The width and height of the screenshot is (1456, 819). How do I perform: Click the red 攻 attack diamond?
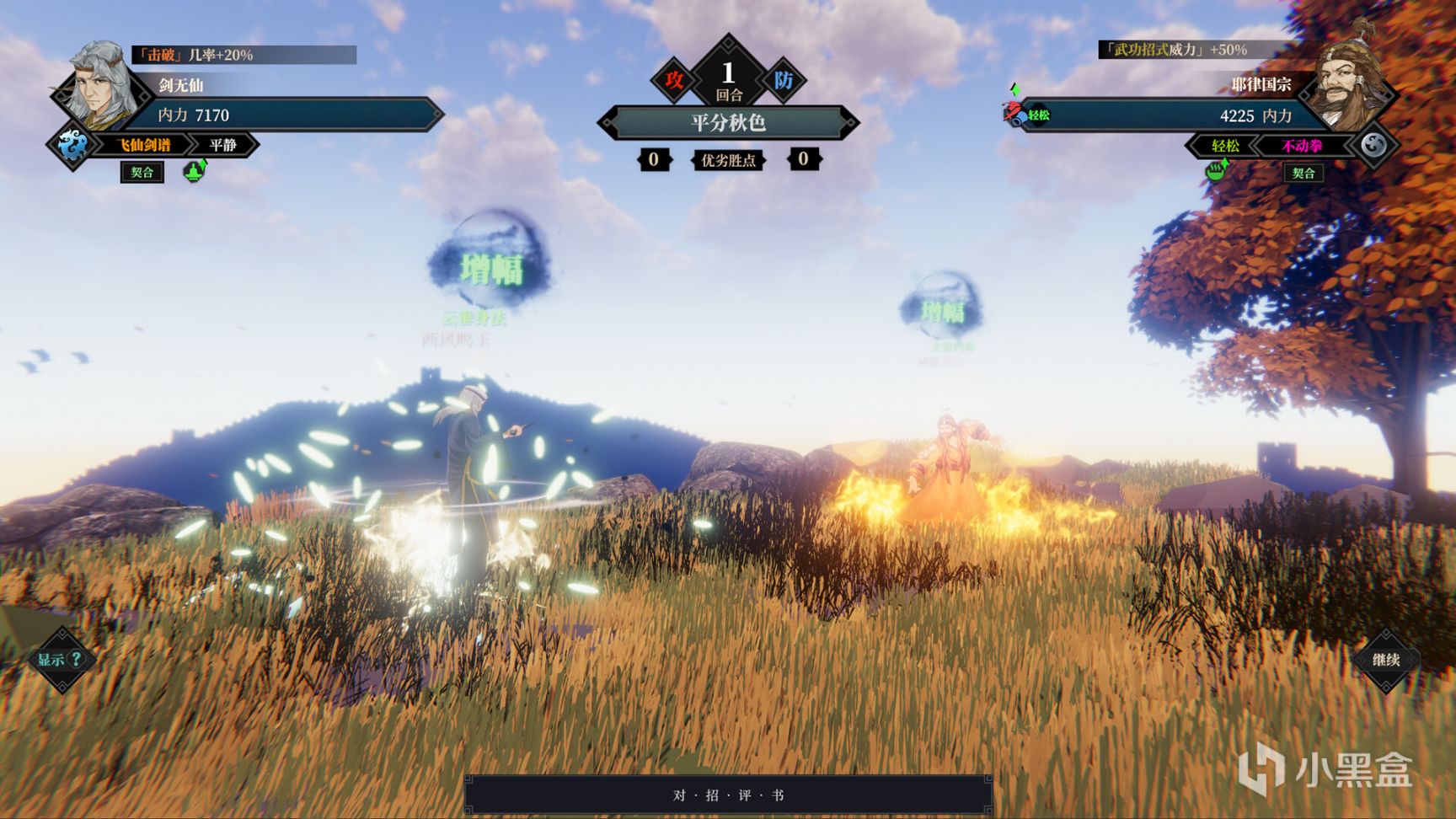click(674, 81)
